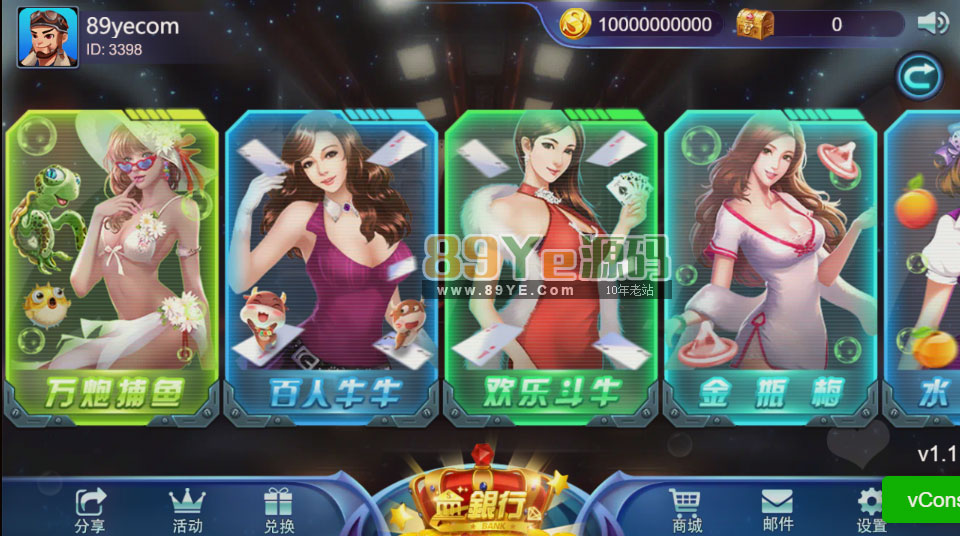Open the 兑换 exchange gift icon
This screenshot has height=536, width=960.
[x=279, y=510]
